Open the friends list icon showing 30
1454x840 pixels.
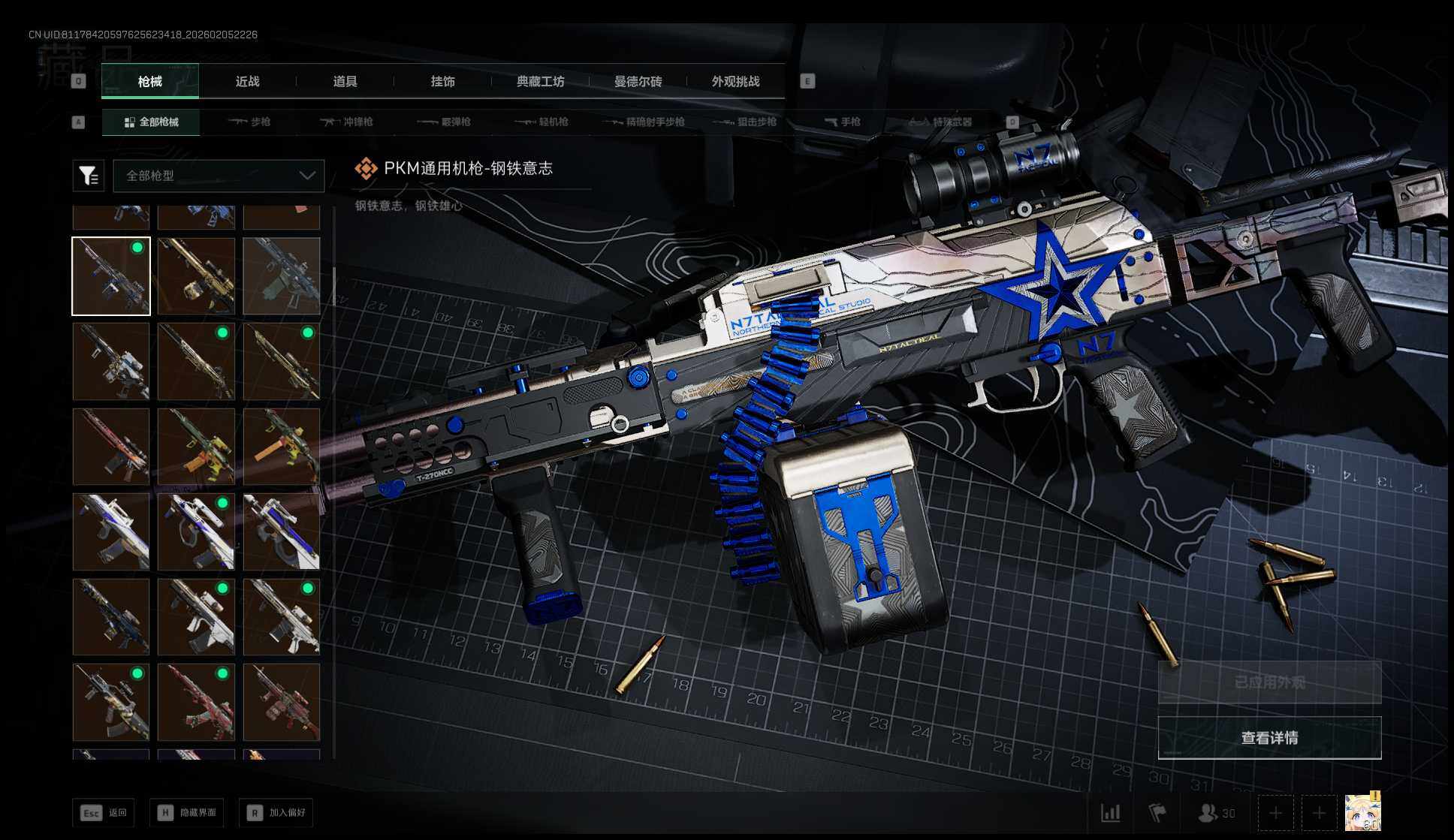[1216, 813]
